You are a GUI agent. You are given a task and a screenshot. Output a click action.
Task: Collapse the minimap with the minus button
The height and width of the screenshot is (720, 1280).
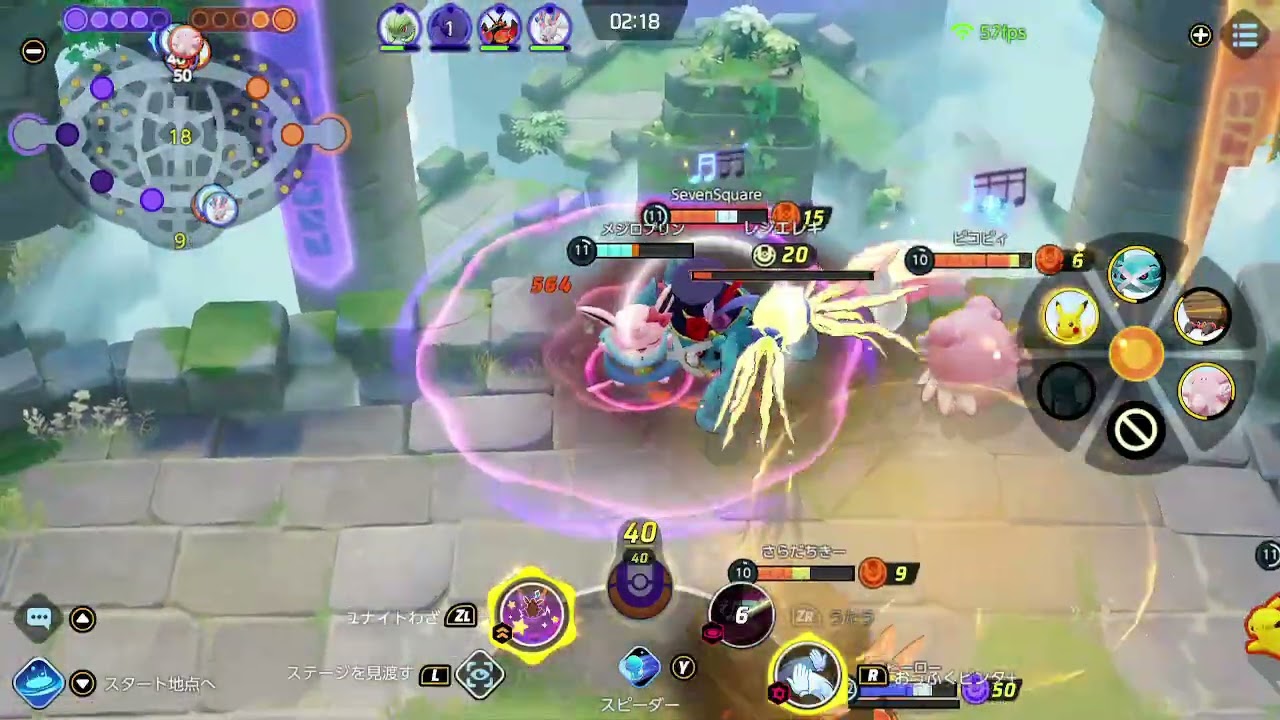click(x=33, y=51)
